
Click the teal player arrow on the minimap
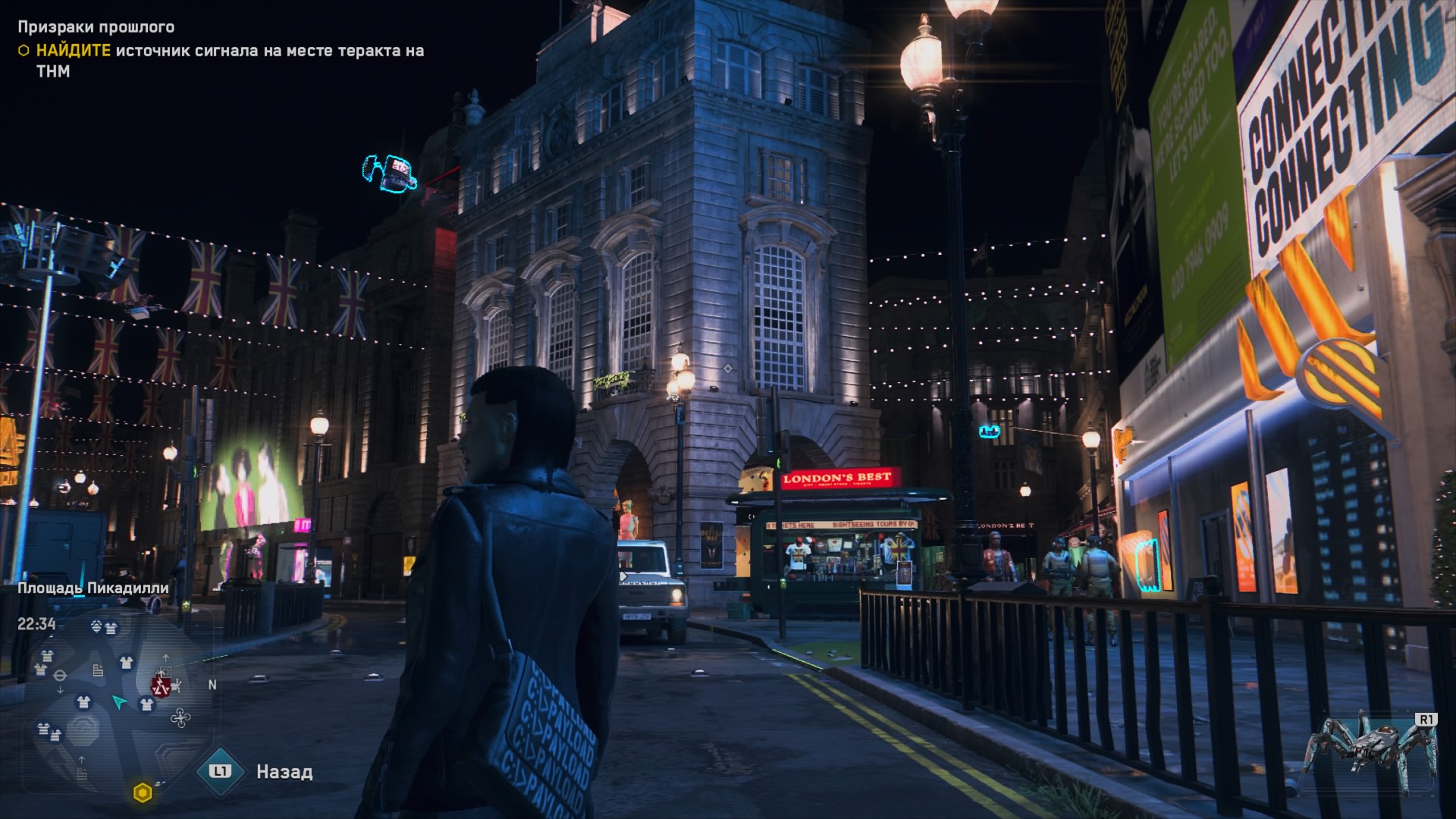click(119, 702)
